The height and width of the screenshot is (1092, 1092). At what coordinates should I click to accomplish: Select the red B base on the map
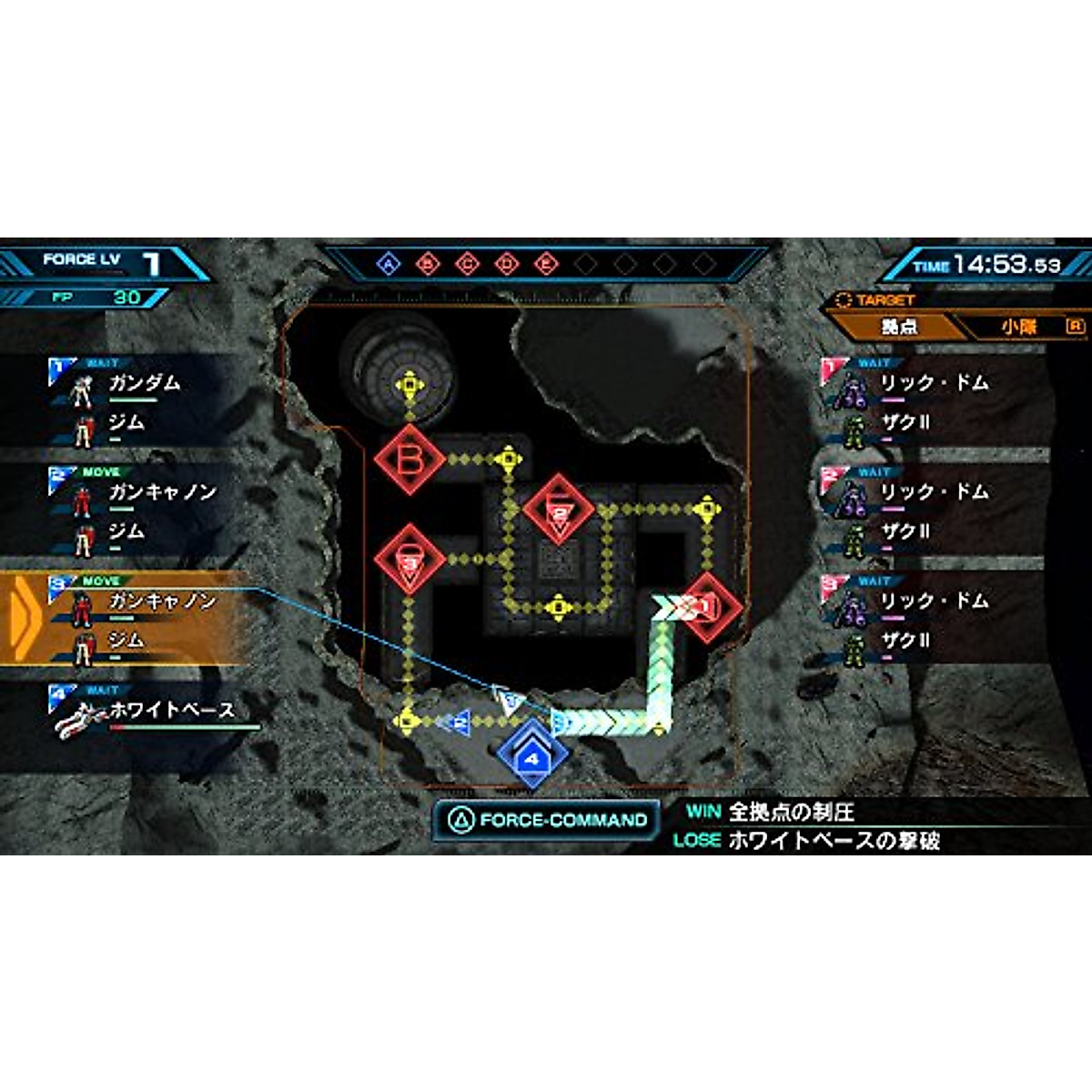(409, 460)
